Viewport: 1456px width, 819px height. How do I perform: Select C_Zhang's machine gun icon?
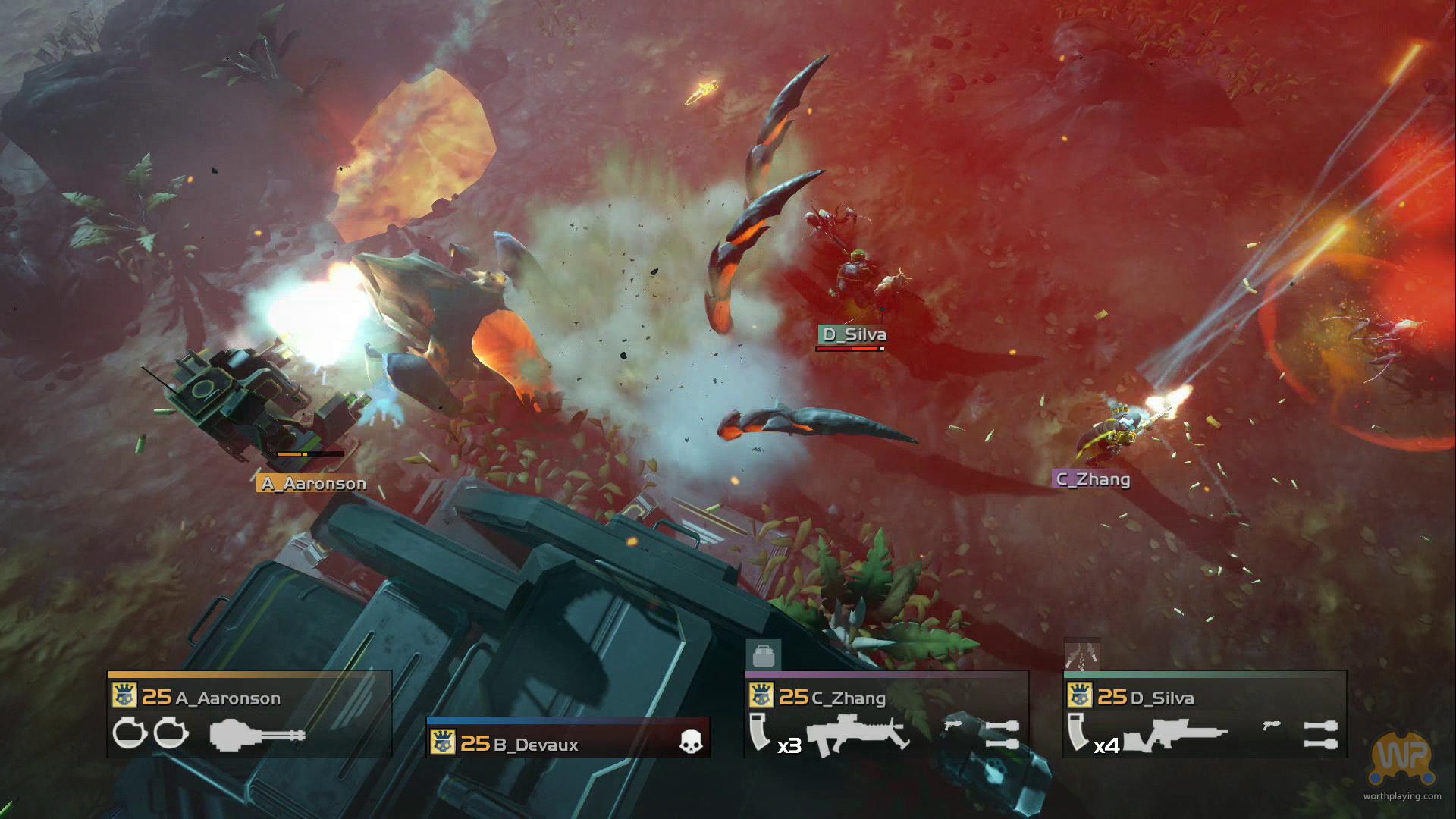coord(858,733)
